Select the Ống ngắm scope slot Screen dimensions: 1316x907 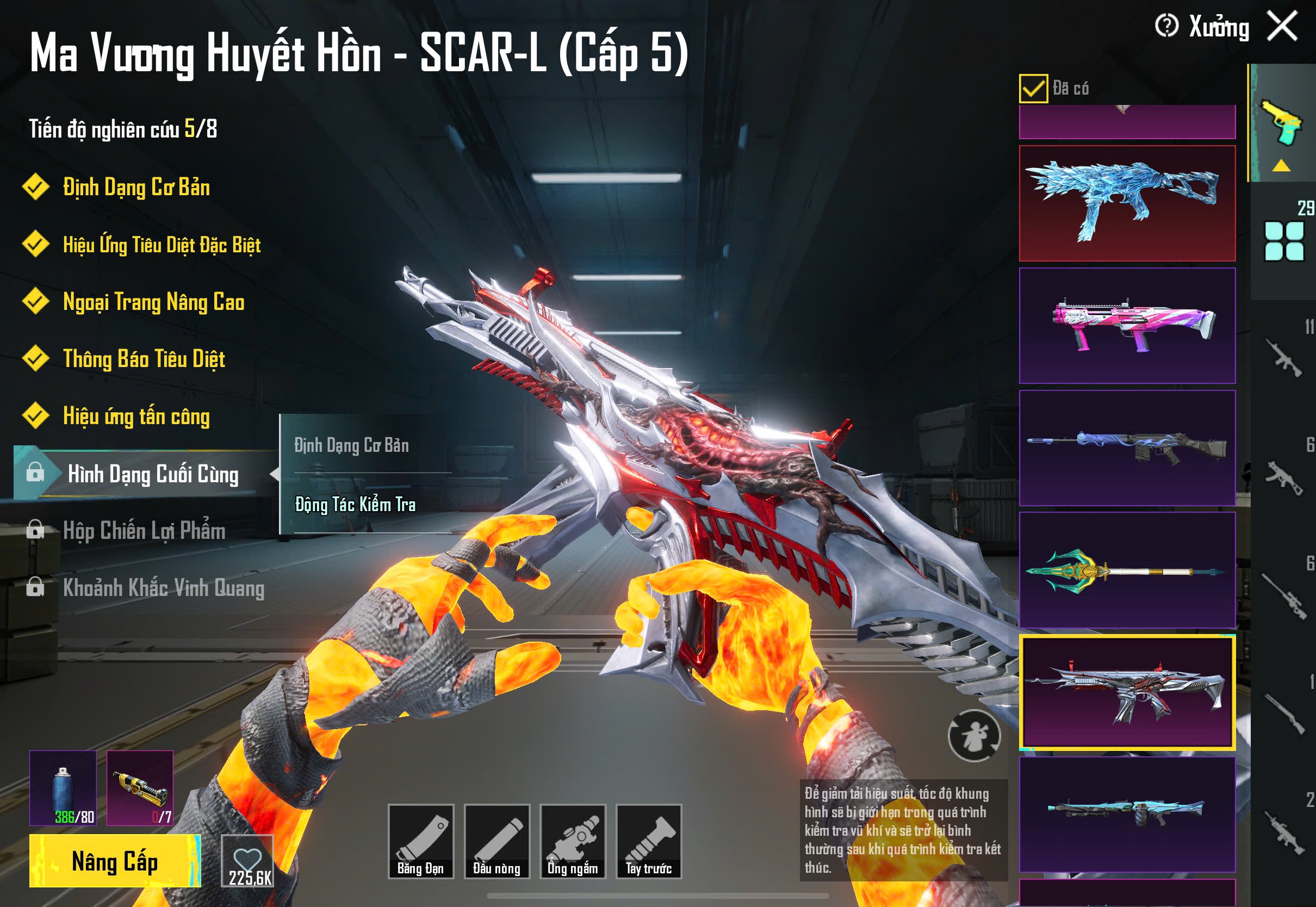coord(573,842)
